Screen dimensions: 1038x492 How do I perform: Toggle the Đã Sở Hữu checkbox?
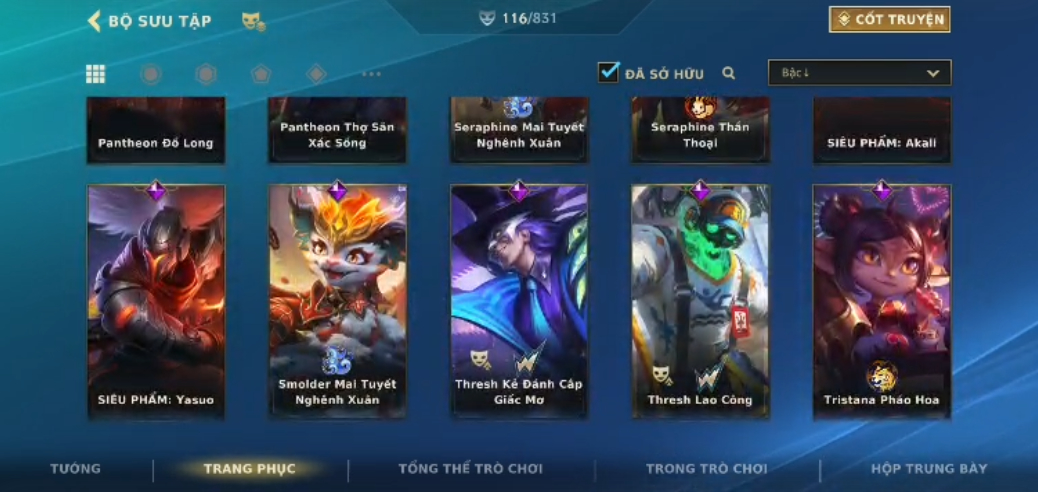pyautogui.click(x=608, y=73)
